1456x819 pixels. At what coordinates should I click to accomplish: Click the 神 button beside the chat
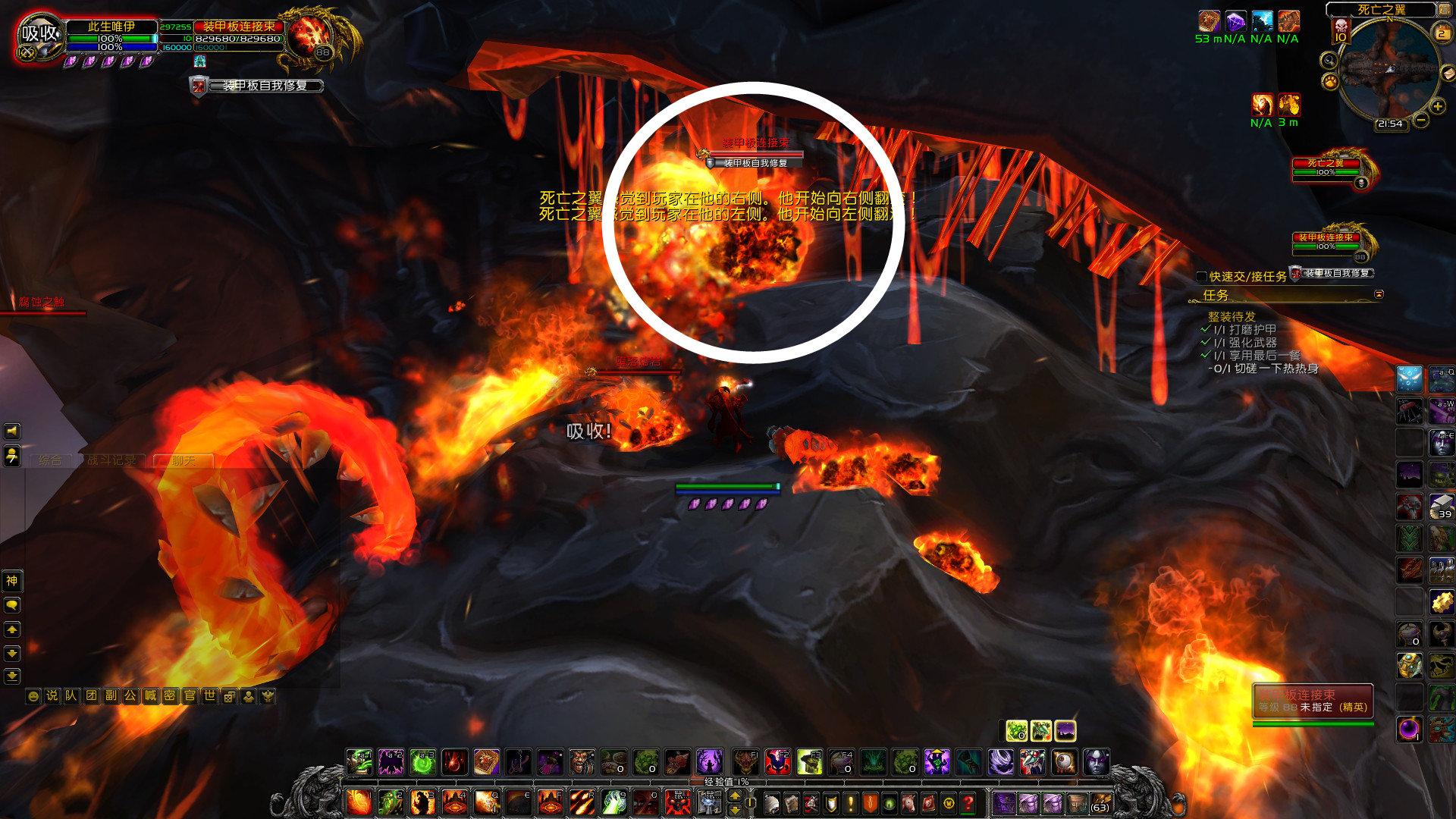tap(12, 581)
